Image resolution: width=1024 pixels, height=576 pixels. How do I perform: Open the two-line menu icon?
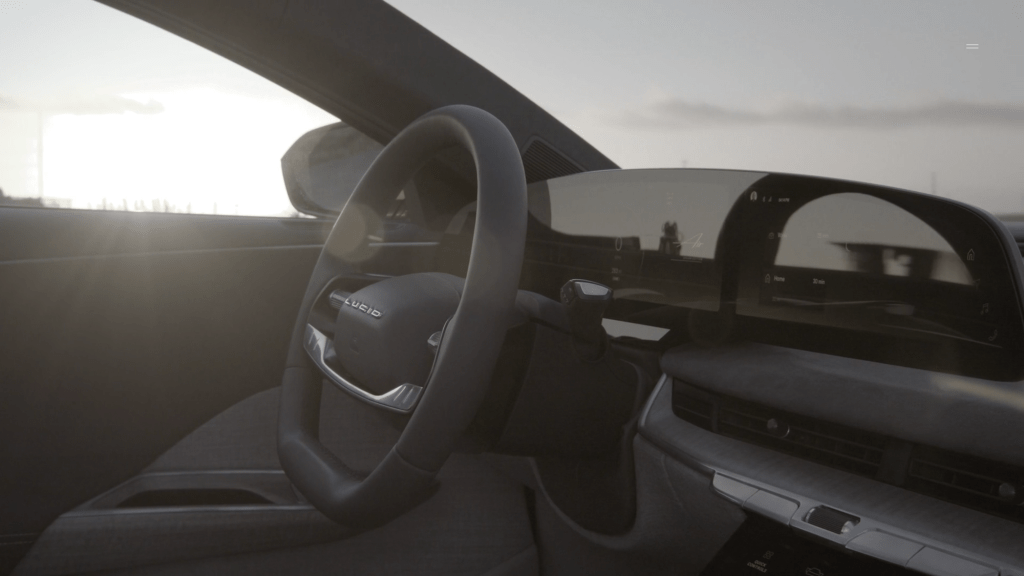coord(972,46)
